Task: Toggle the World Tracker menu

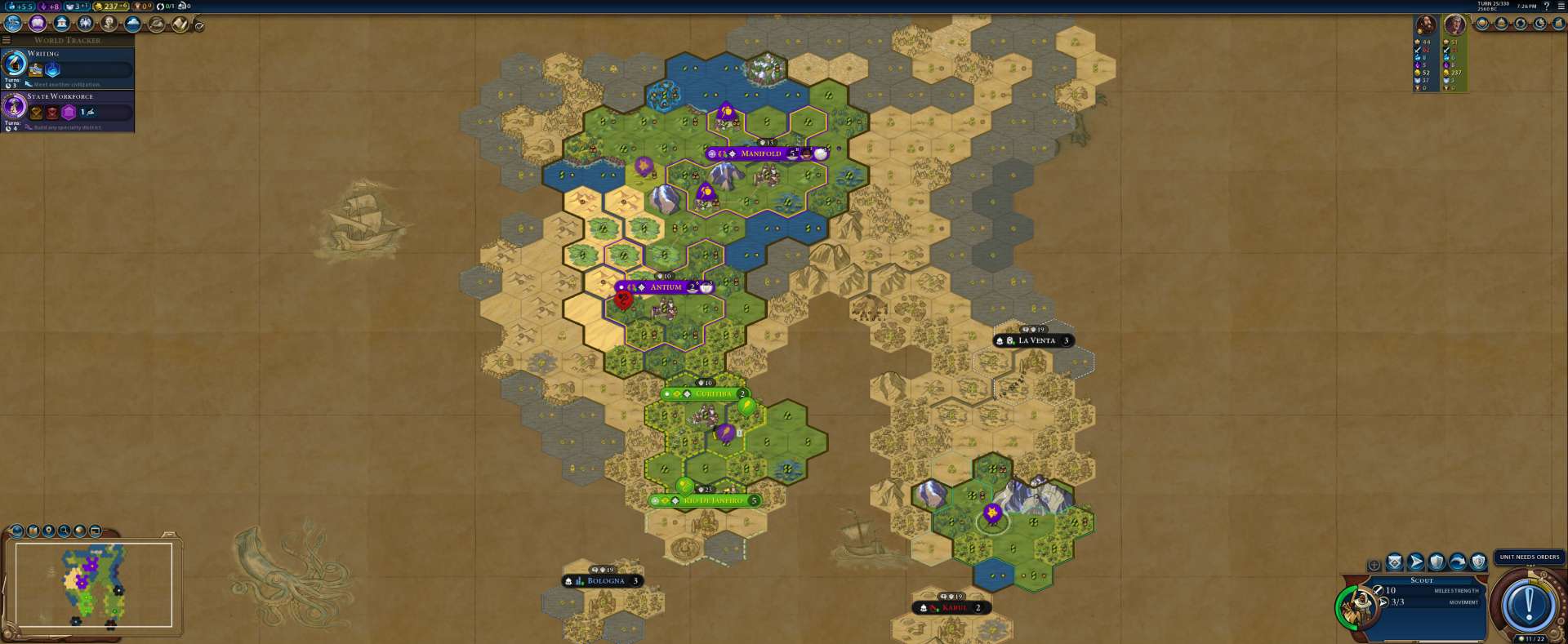Action: tap(7, 40)
